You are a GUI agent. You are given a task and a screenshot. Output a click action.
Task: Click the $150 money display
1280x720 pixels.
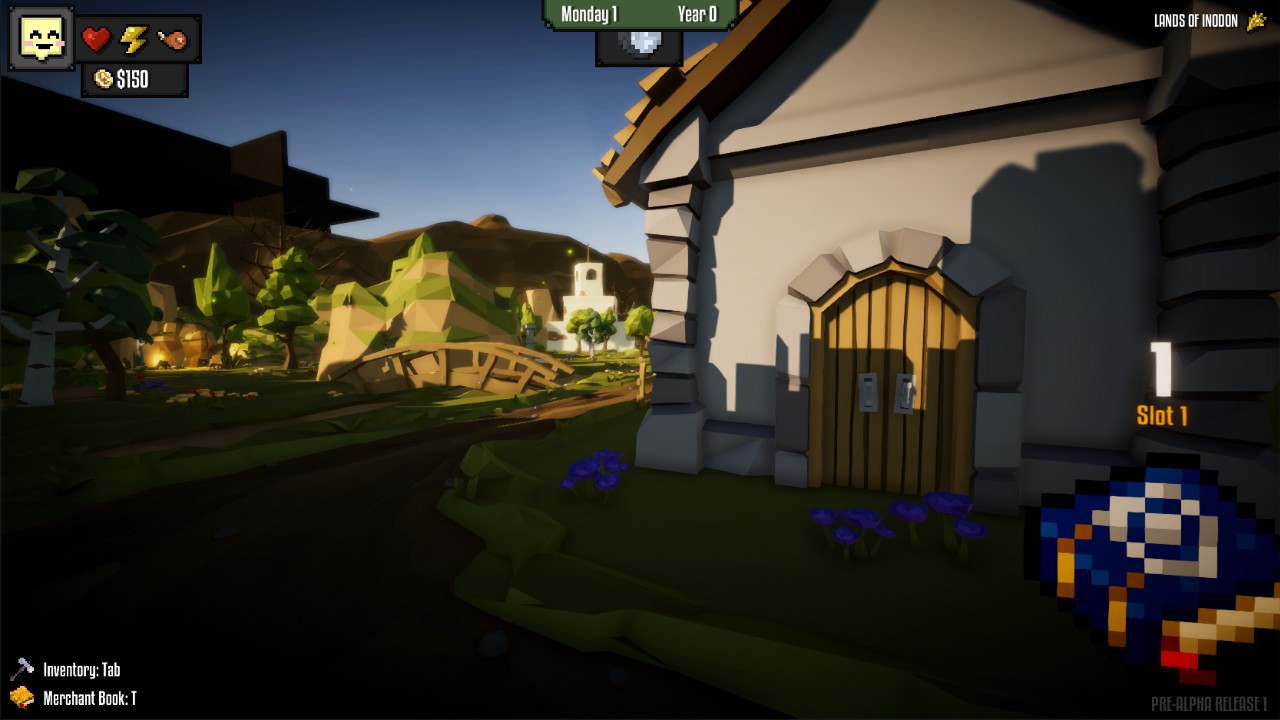(x=135, y=80)
